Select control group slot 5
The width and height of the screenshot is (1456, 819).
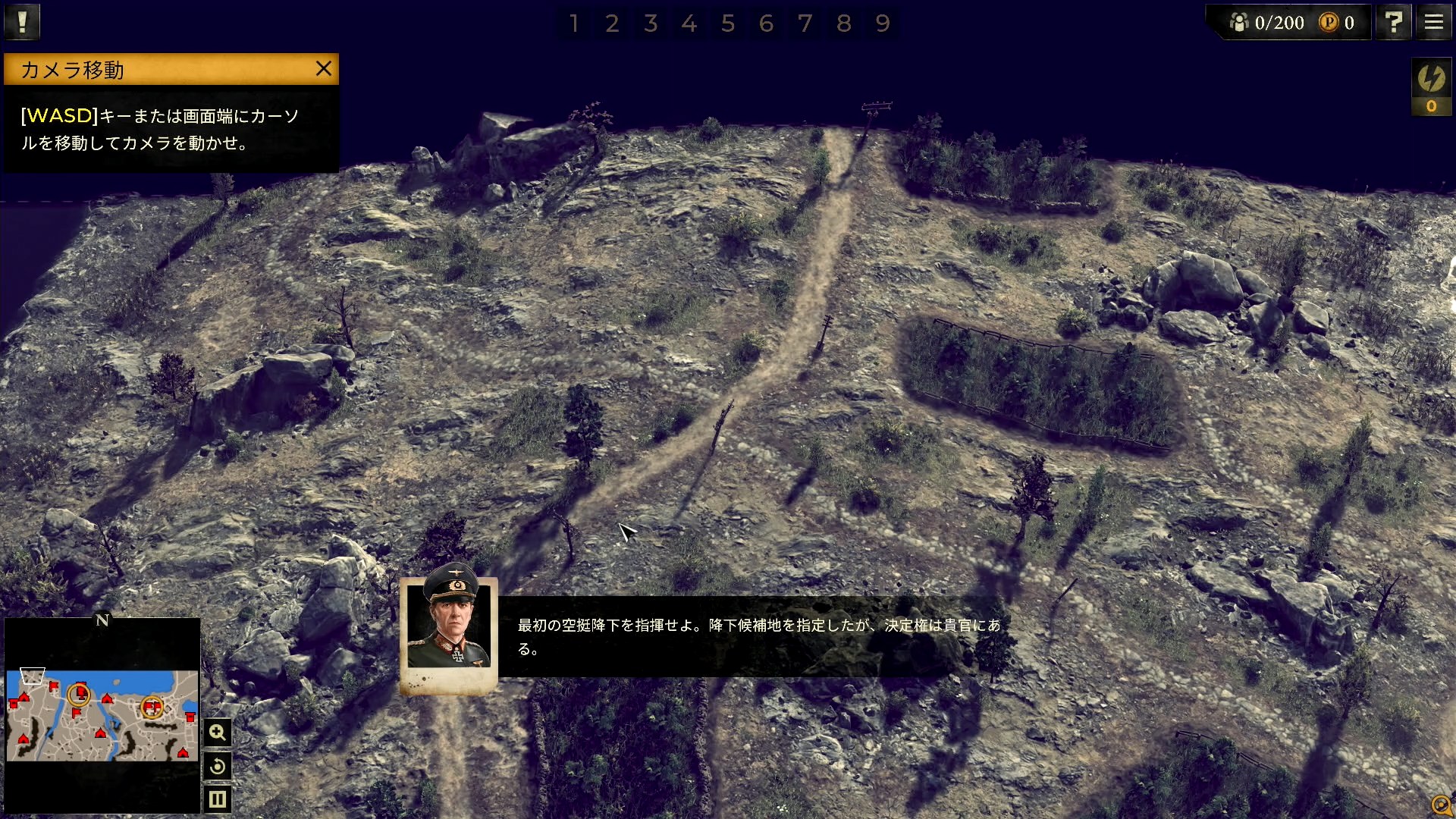click(728, 24)
